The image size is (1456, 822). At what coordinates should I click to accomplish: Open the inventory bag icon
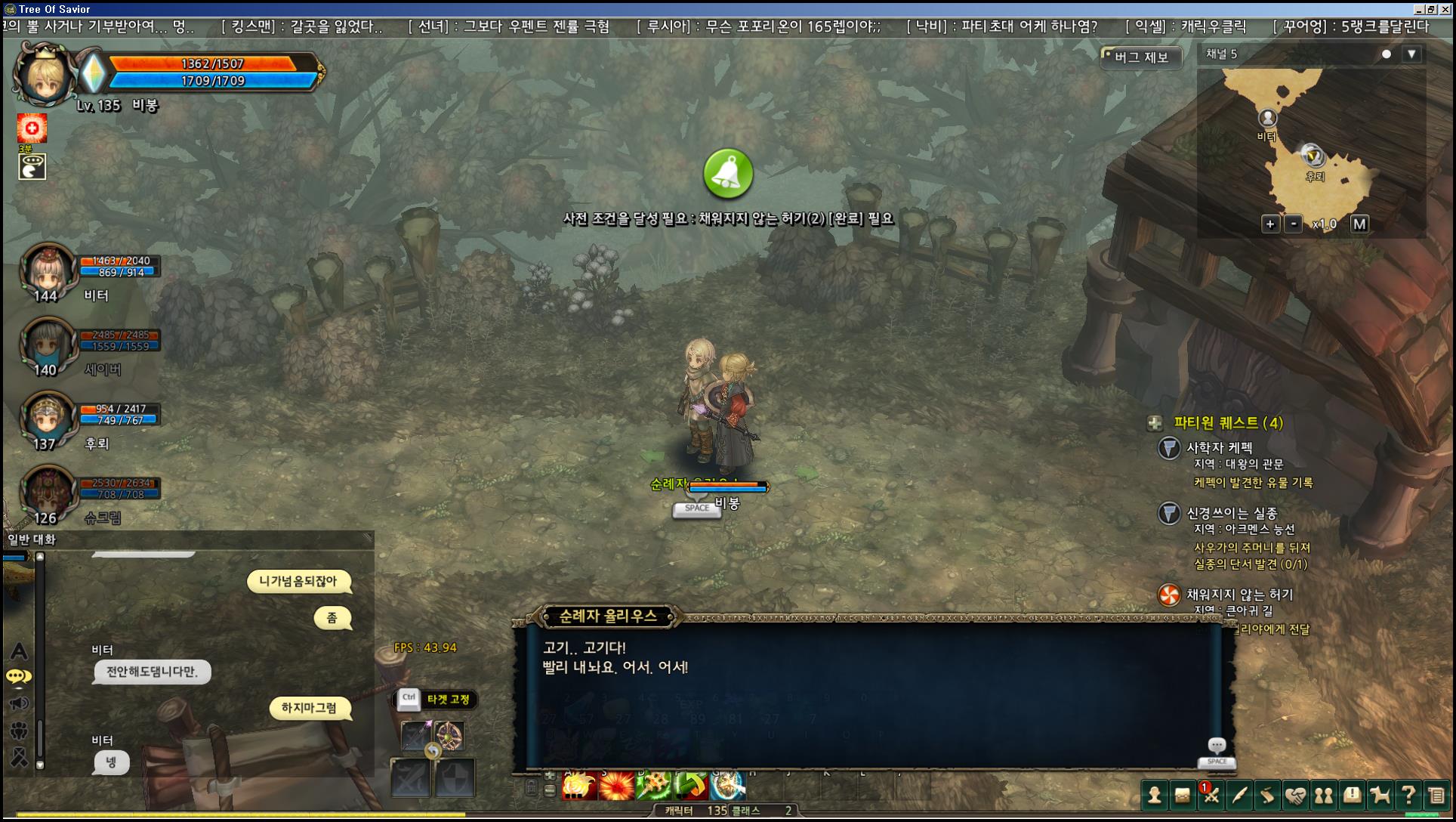tap(1183, 795)
